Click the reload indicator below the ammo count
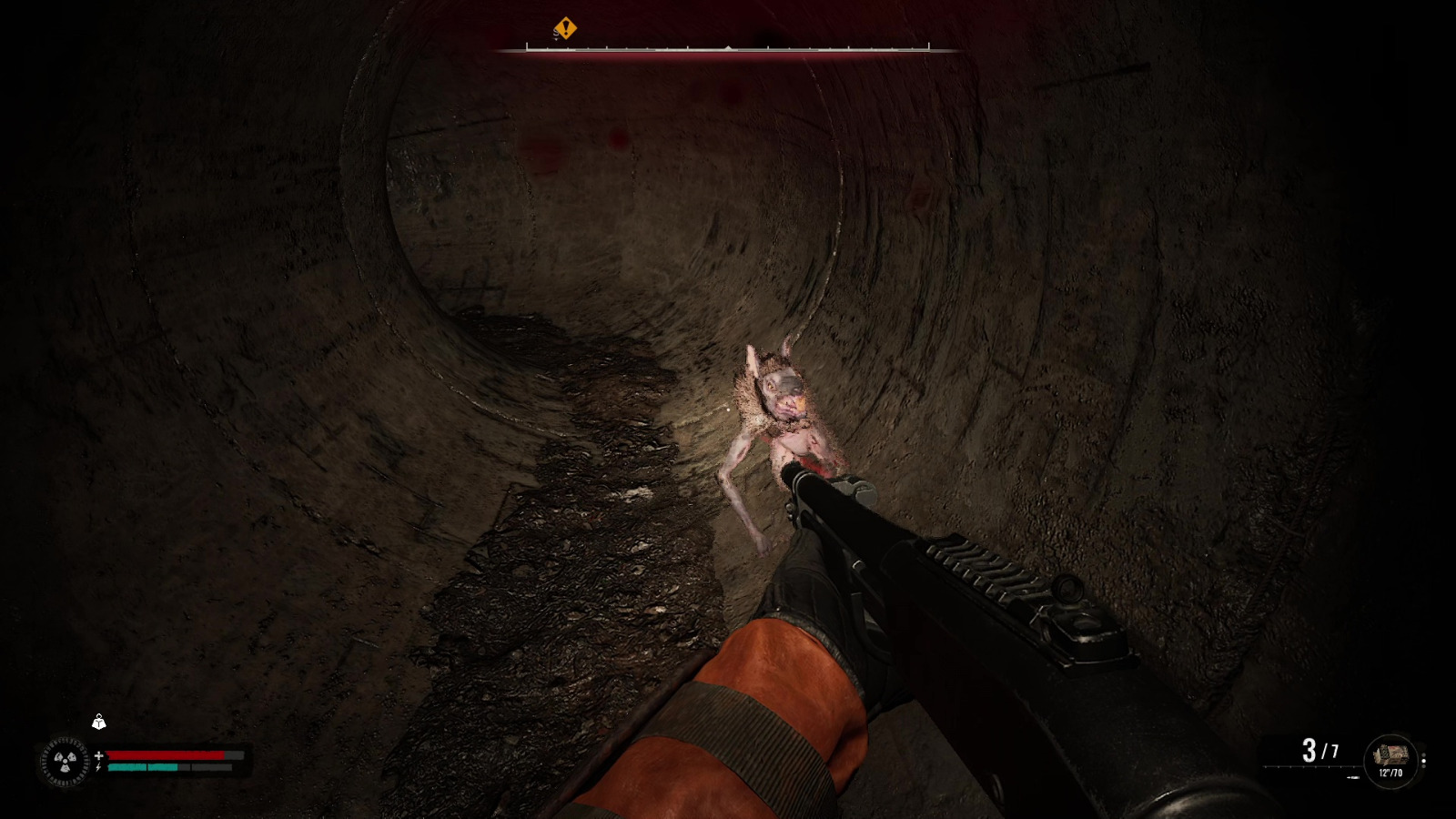Viewport: 1456px width, 819px height. (1353, 777)
